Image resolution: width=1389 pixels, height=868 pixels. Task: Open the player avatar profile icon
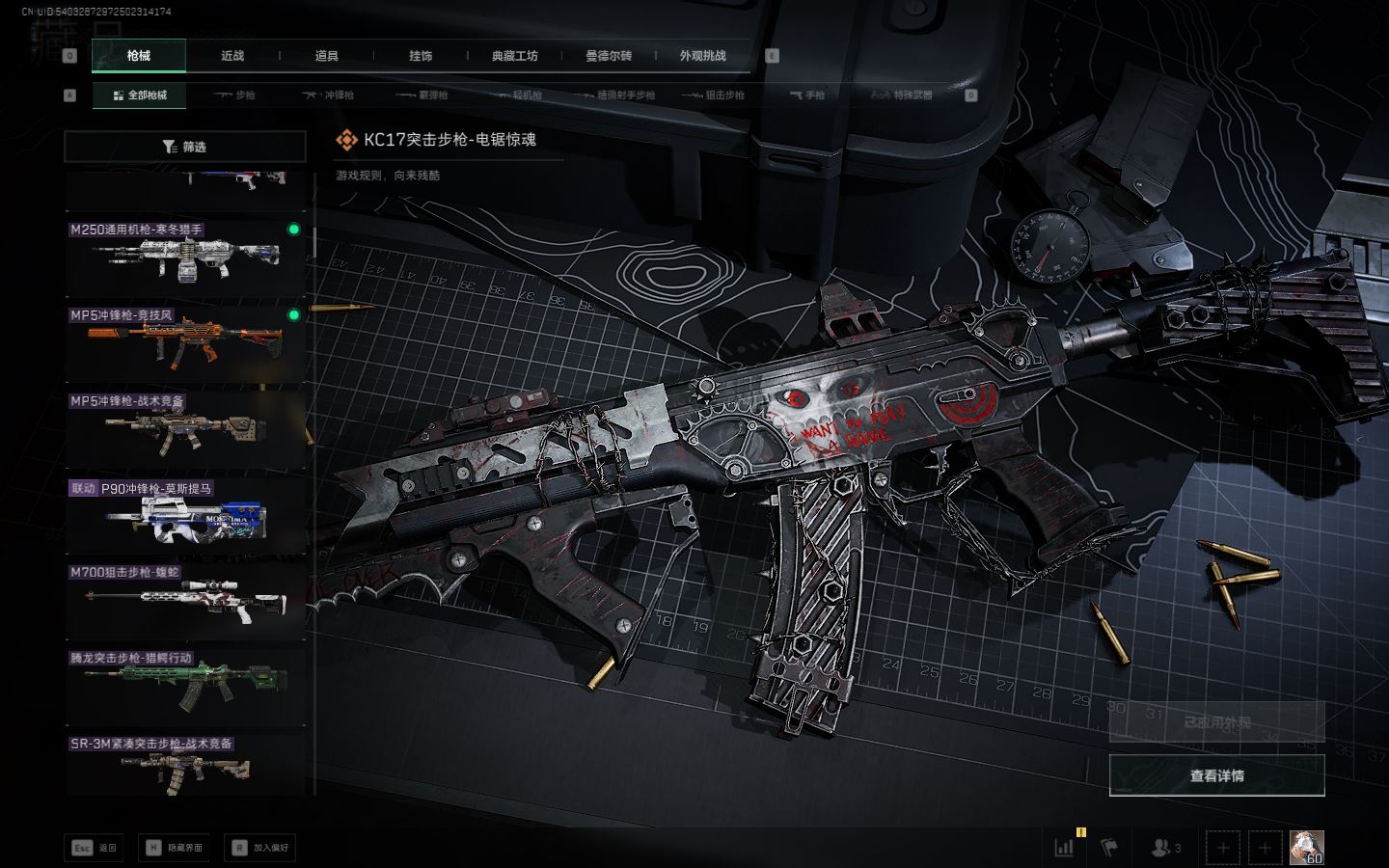(1306, 847)
